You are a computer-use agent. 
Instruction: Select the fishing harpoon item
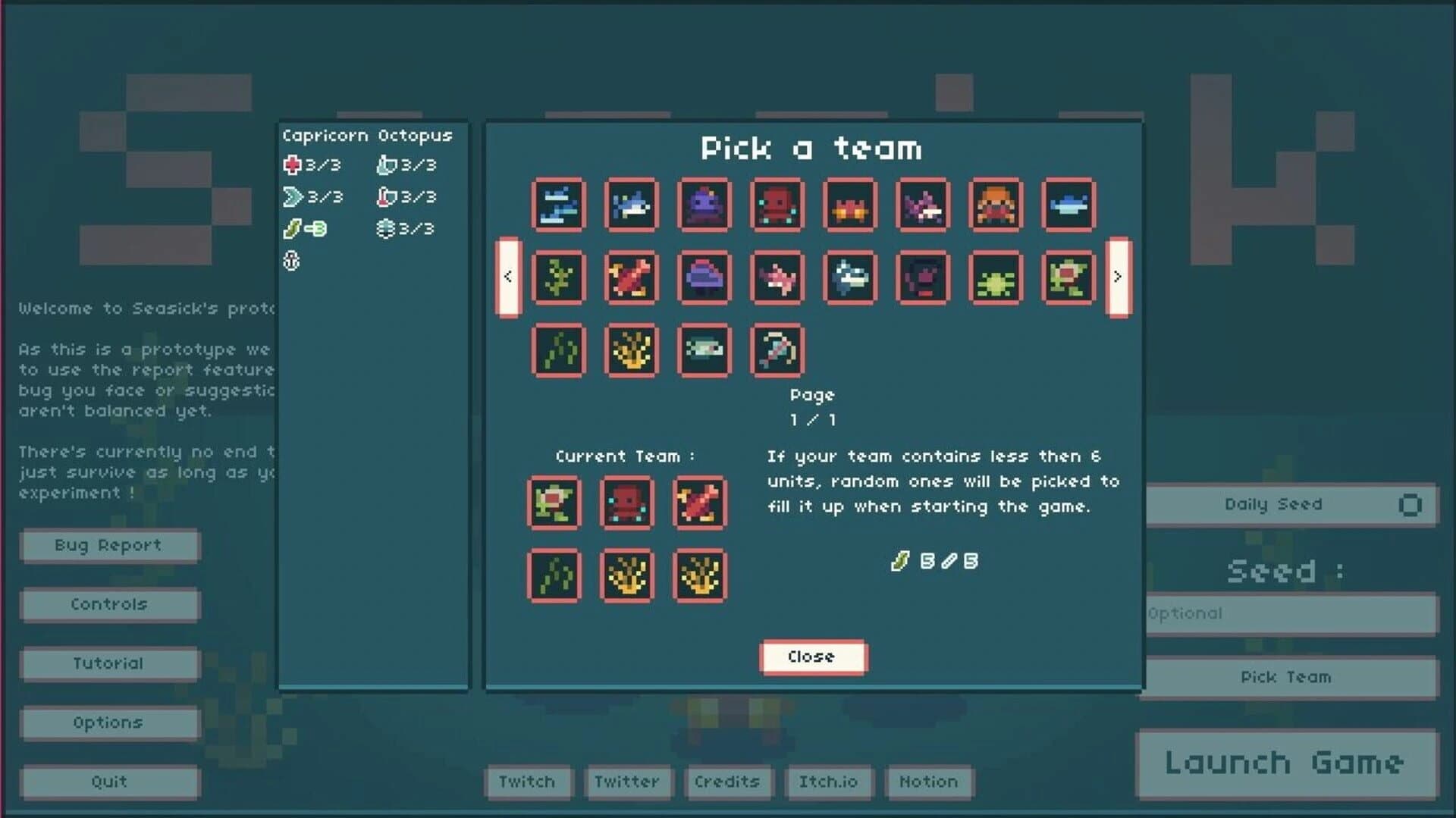[x=776, y=349]
